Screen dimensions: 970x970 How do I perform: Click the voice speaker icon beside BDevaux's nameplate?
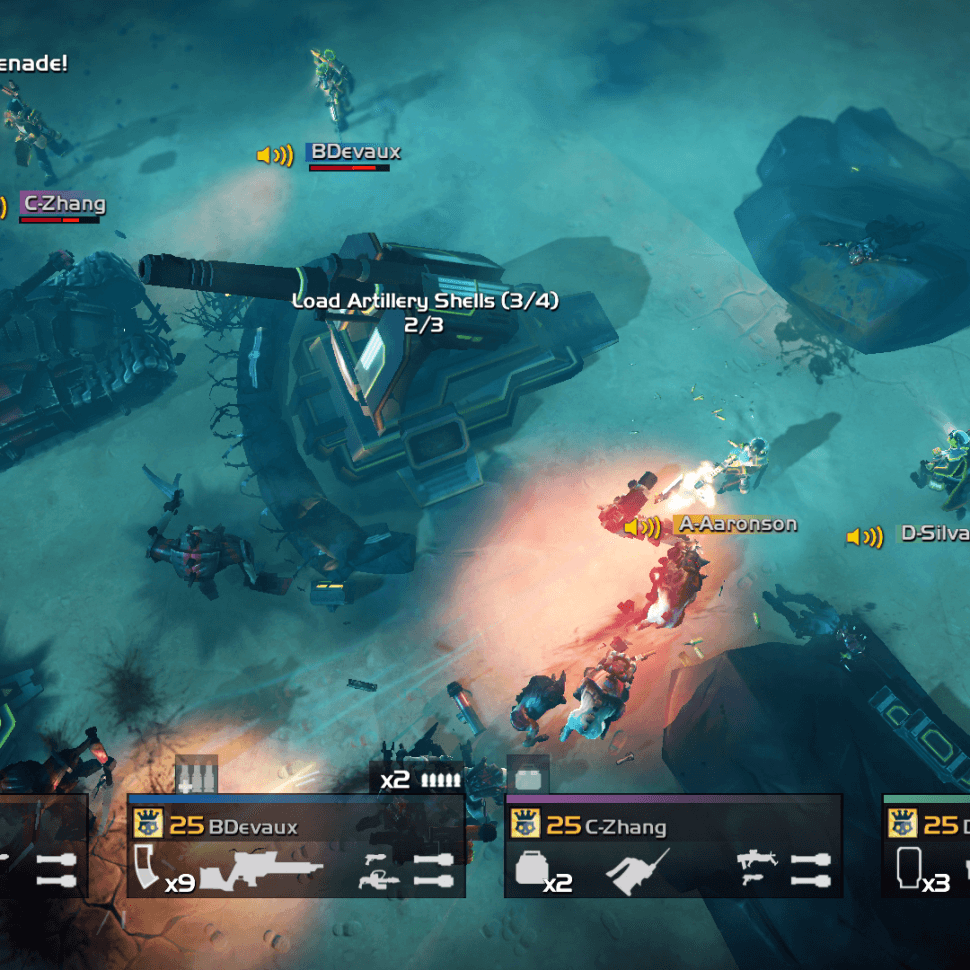pyautogui.click(x=275, y=155)
